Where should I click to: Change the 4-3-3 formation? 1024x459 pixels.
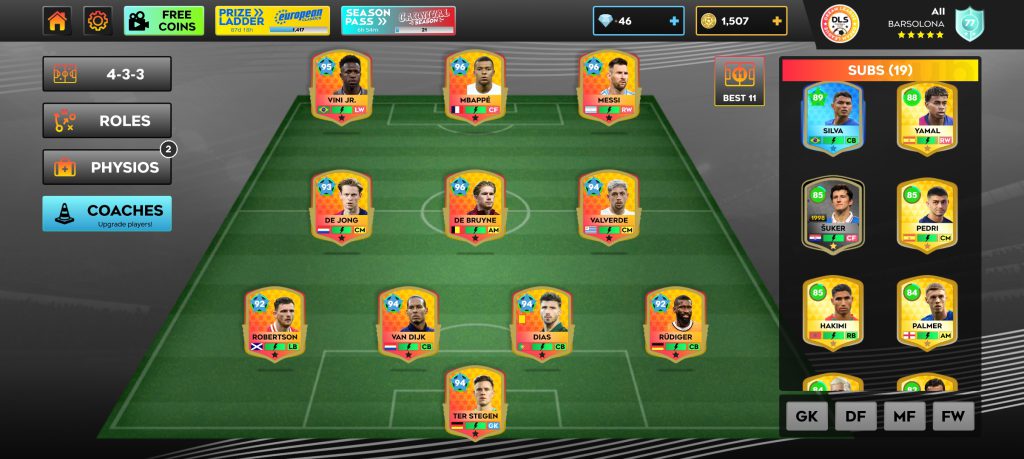pyautogui.click(x=107, y=74)
